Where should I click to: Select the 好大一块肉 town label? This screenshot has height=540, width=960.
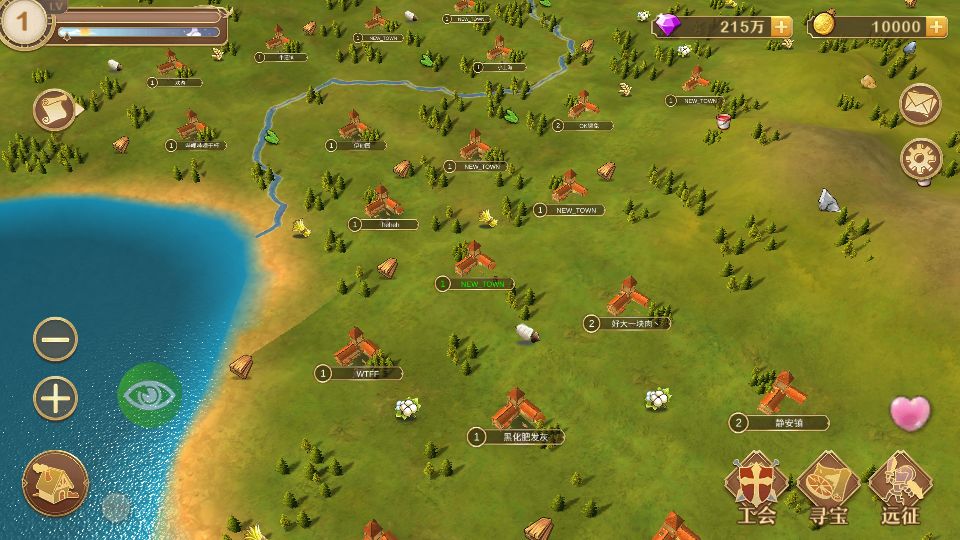pos(635,323)
